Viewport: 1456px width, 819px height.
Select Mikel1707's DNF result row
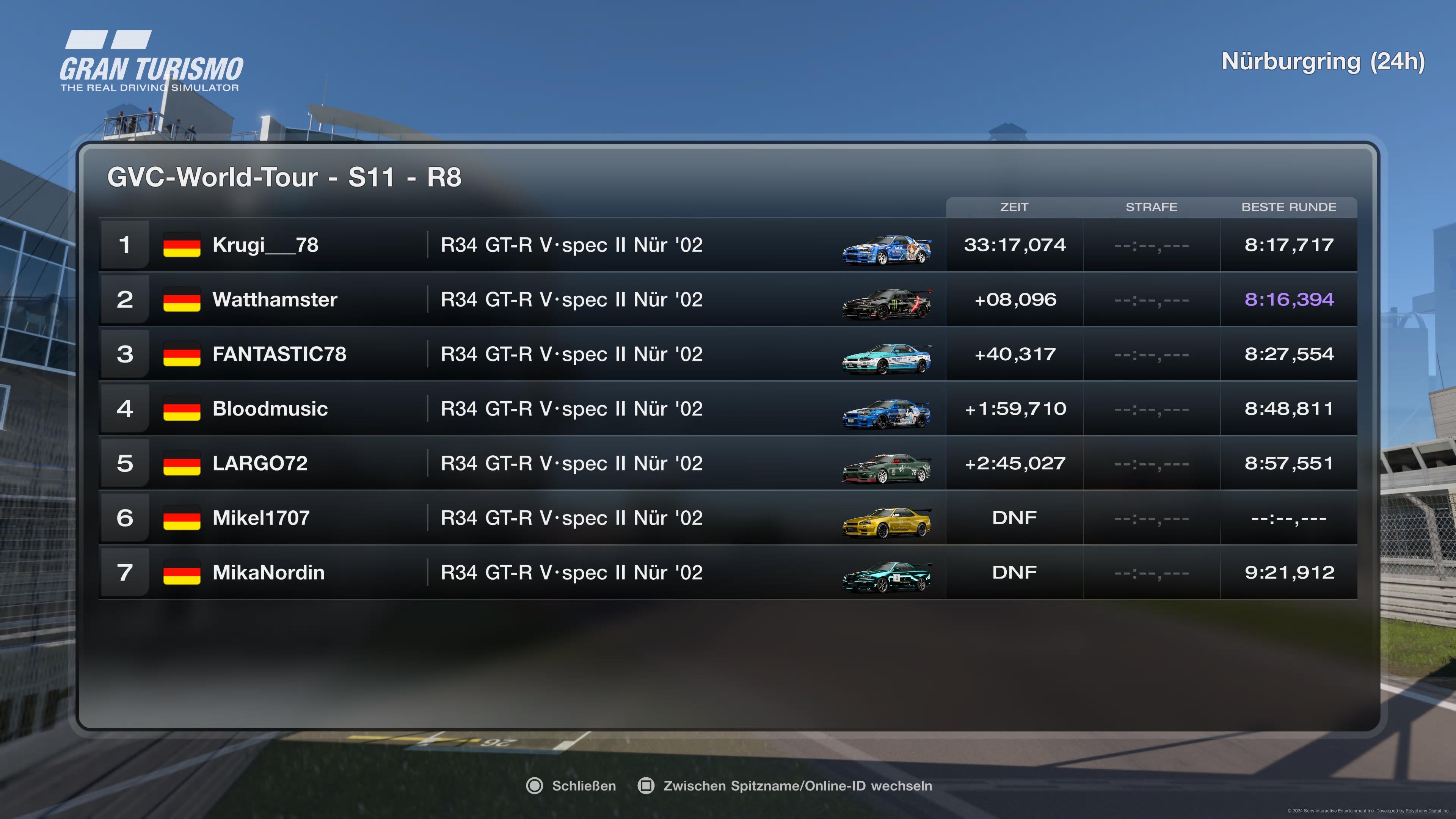pyautogui.click(x=728, y=518)
